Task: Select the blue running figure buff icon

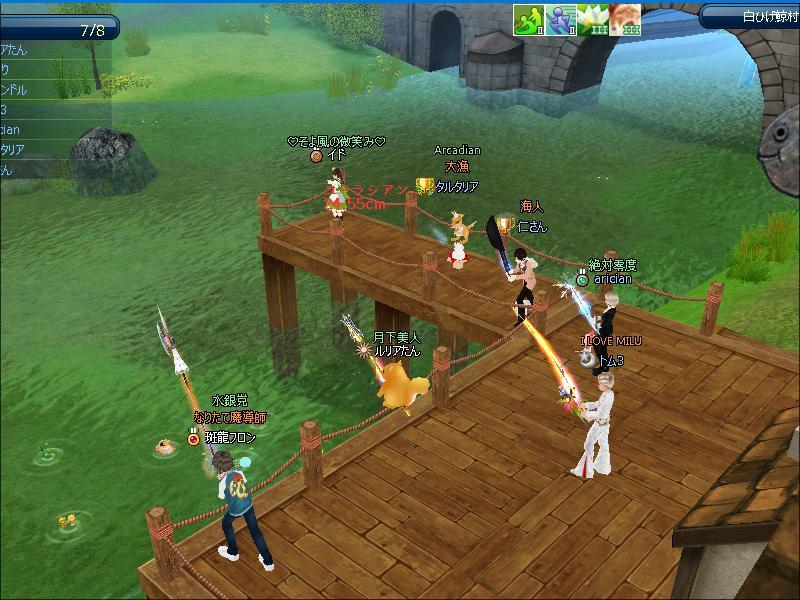Action: 560,19
